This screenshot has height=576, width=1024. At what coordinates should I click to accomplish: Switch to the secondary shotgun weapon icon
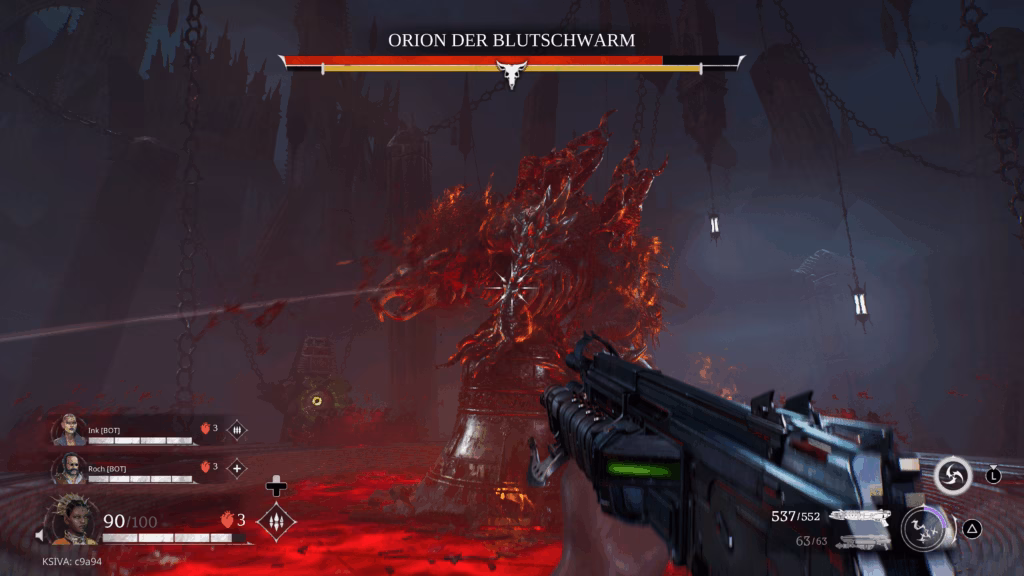(860, 541)
